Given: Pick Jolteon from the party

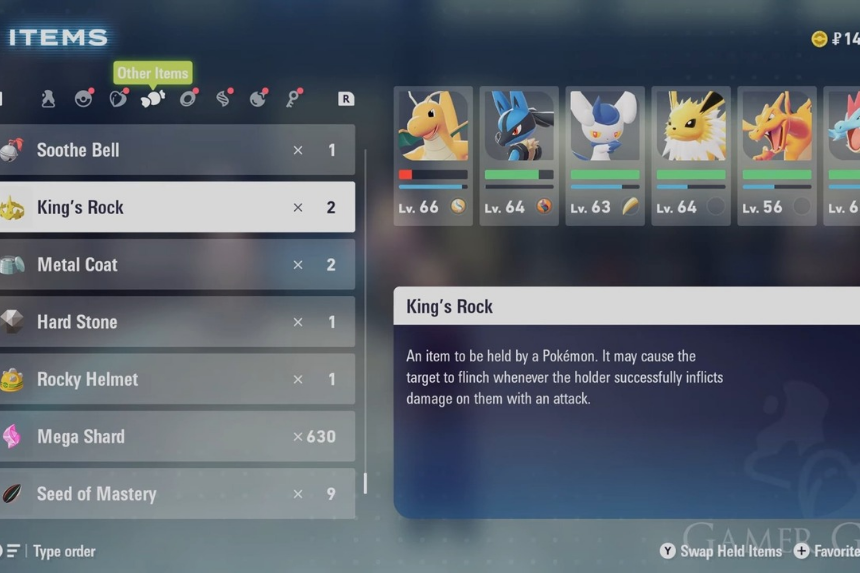Looking at the screenshot, I should 691,155.
